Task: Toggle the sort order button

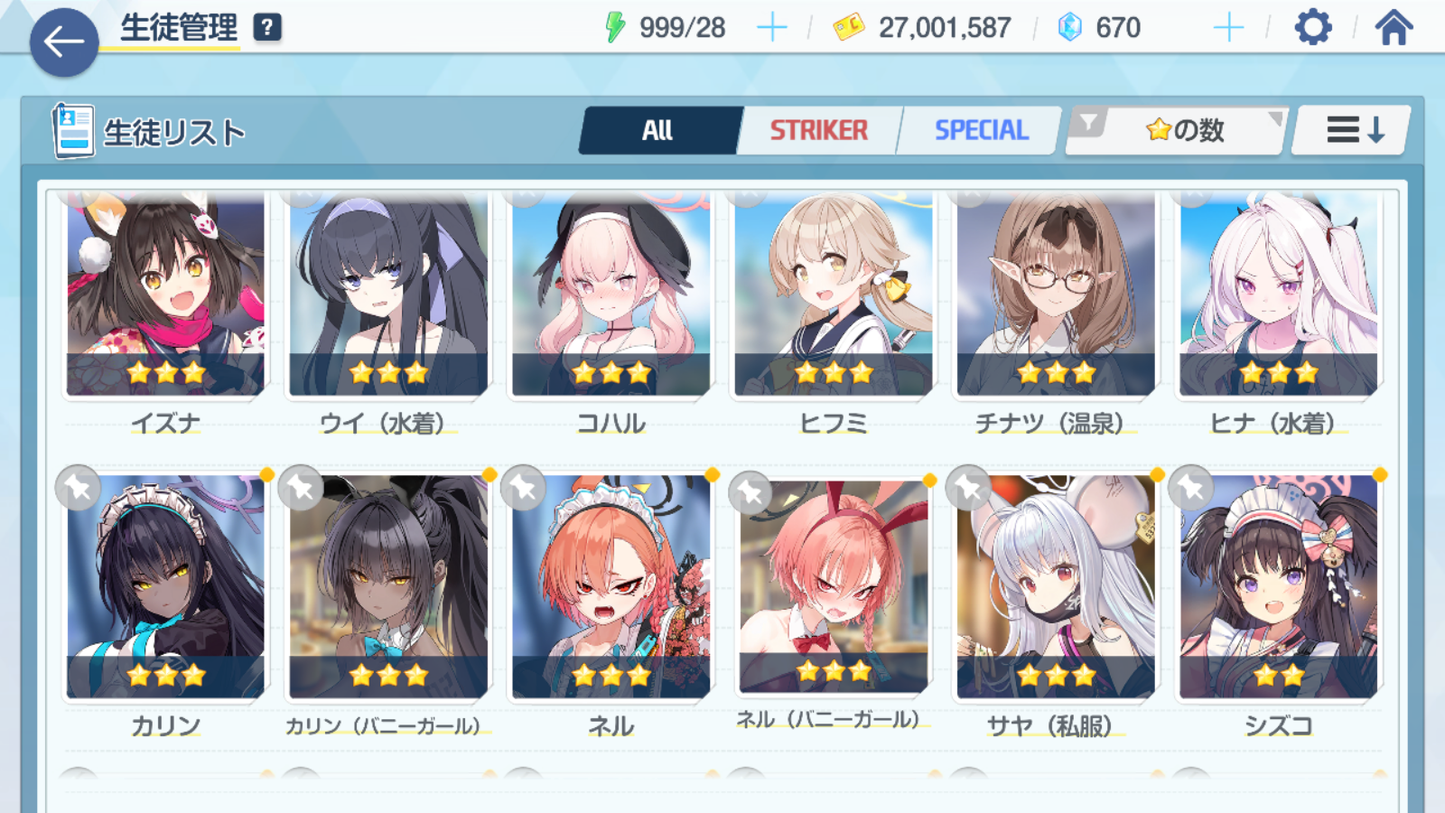Action: click(1352, 130)
